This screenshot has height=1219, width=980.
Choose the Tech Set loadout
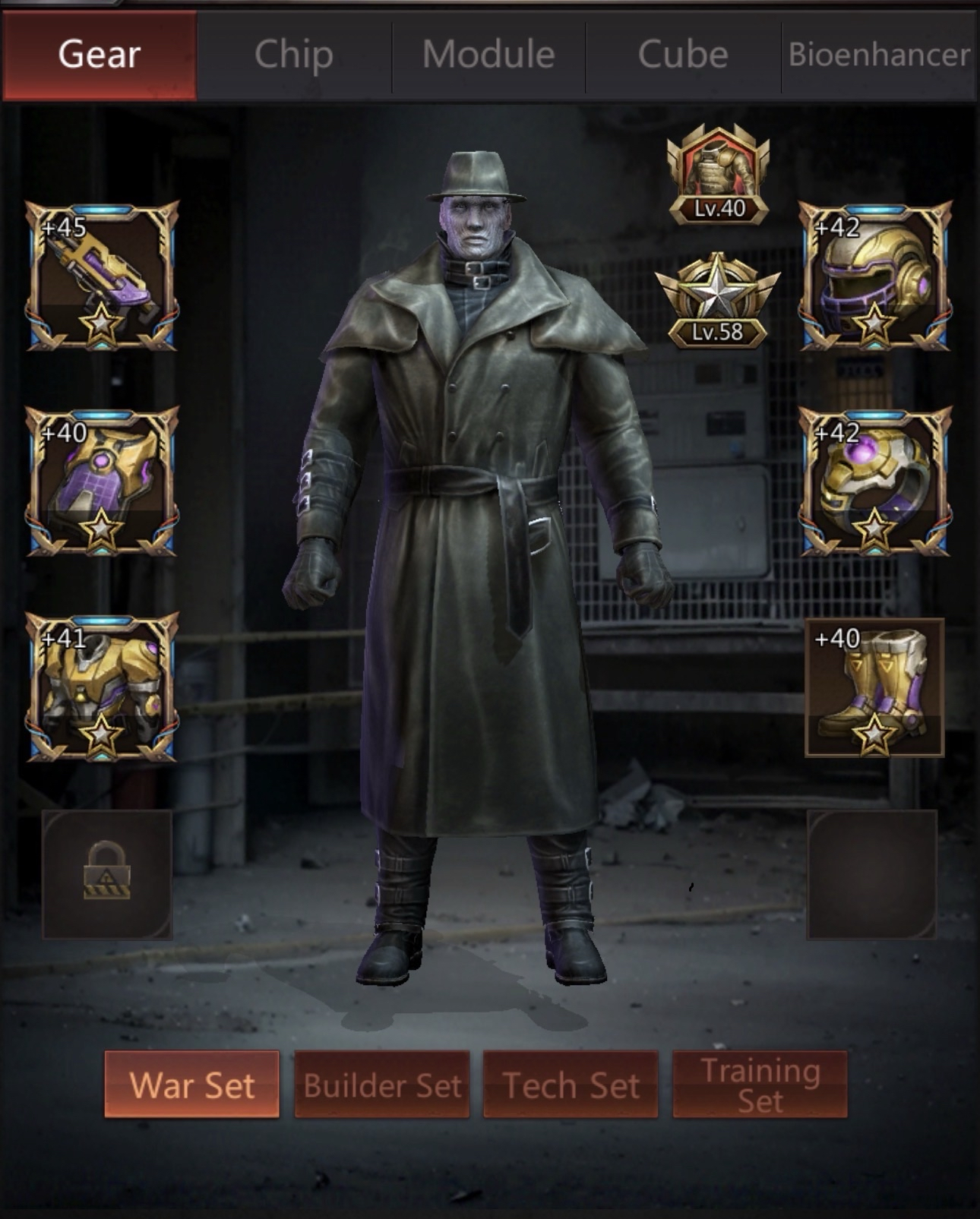(x=571, y=1085)
